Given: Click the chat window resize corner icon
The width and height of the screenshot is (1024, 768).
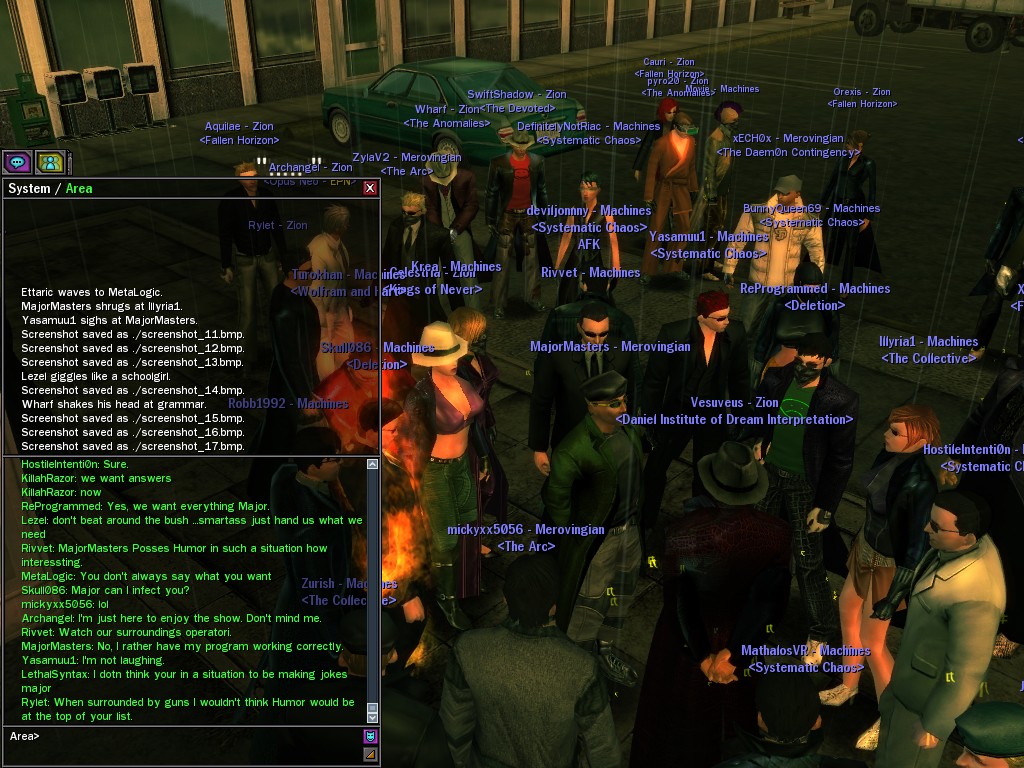Looking at the screenshot, I should pos(370,754).
